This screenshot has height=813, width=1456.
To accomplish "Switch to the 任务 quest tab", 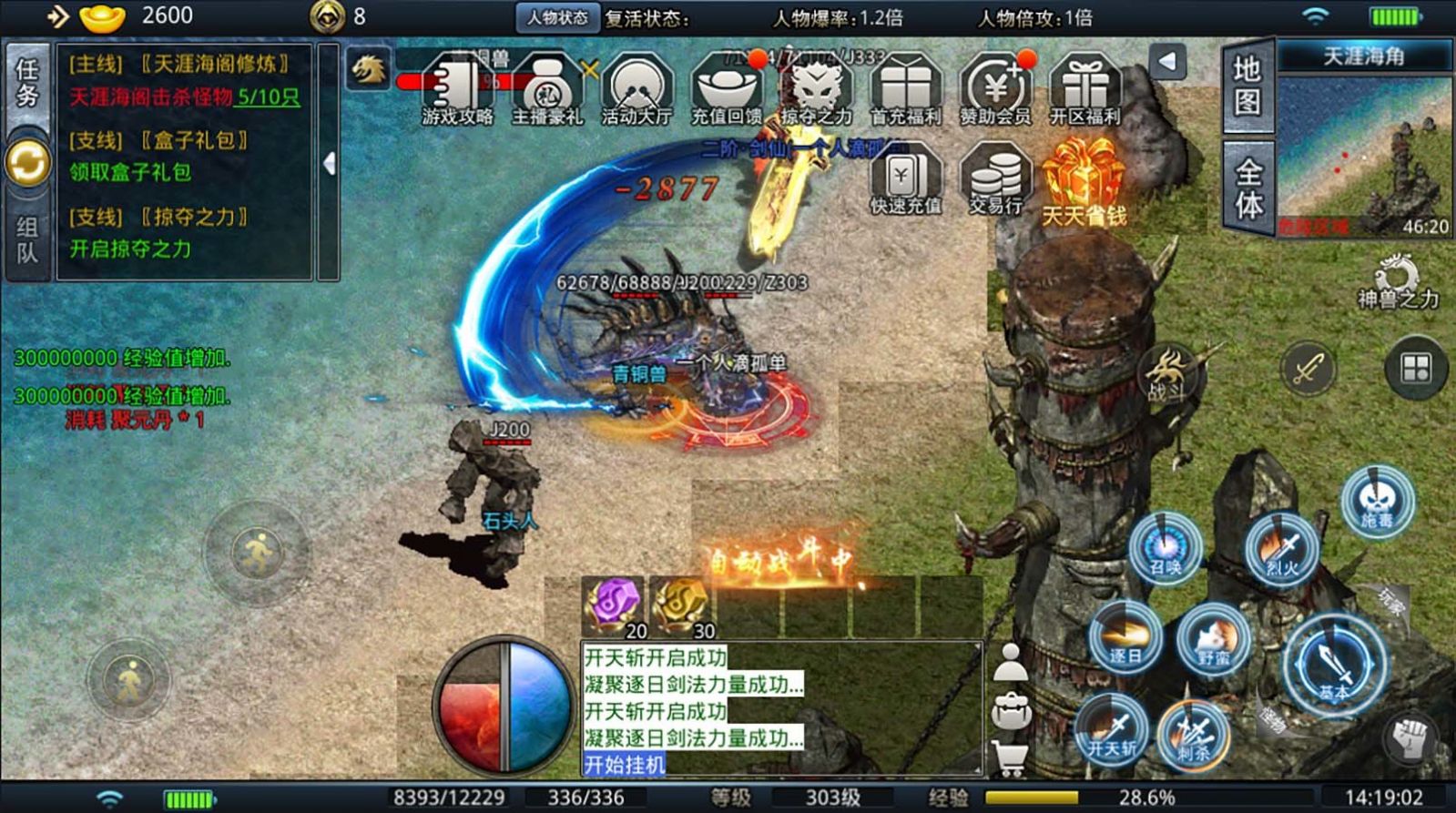I will pos(27,84).
